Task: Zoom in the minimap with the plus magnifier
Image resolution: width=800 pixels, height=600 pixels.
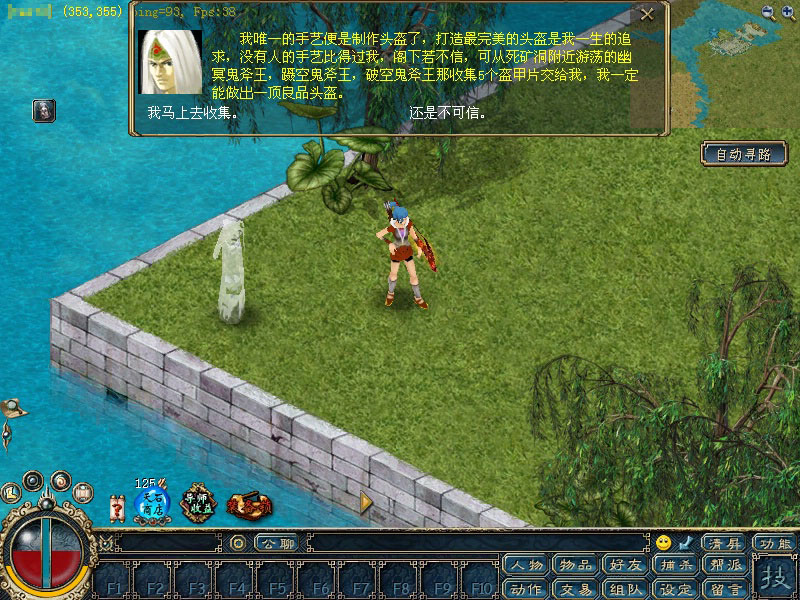Action: pos(788,12)
